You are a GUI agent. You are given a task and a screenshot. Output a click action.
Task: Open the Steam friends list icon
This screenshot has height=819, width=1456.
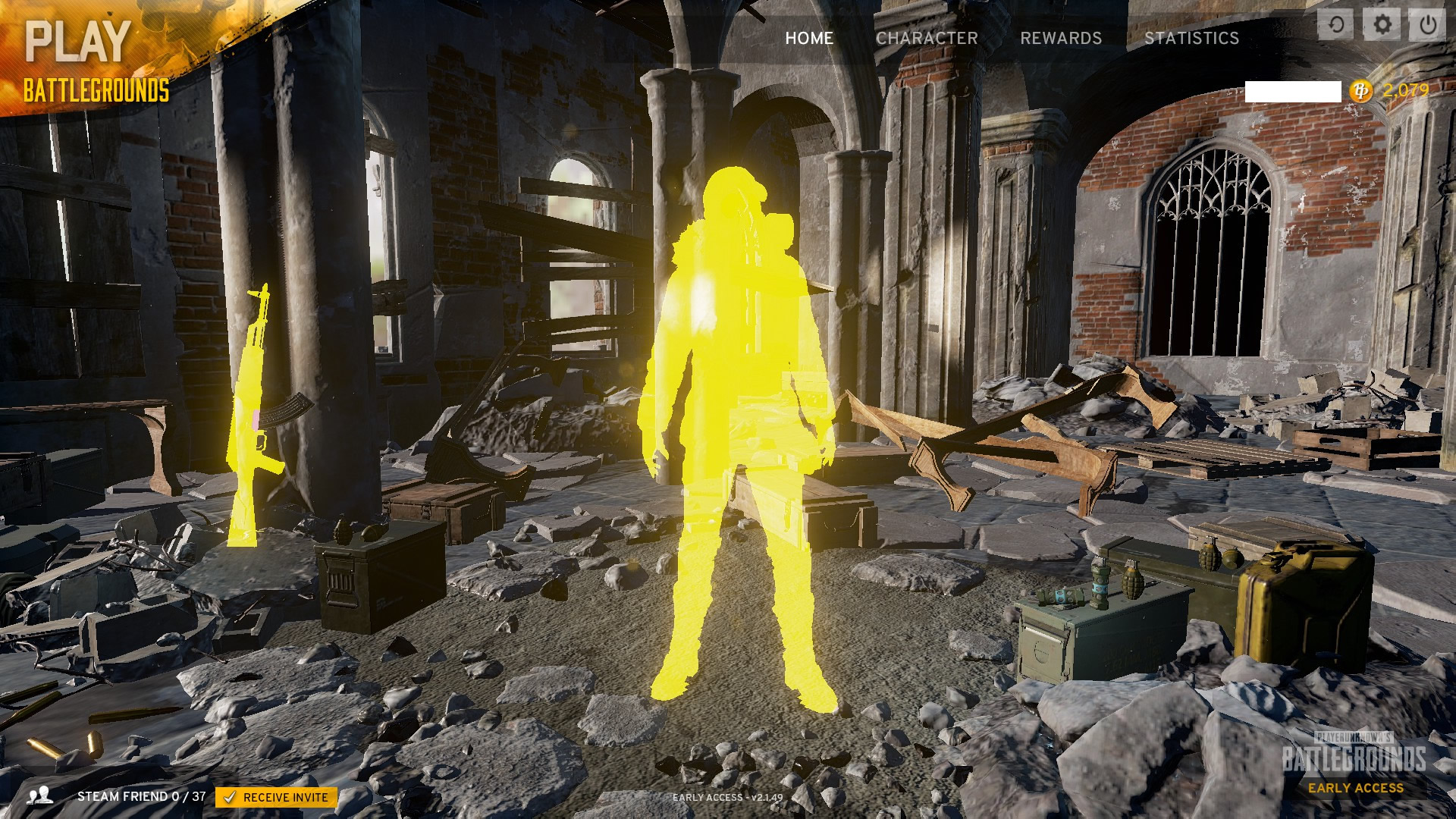(x=39, y=795)
